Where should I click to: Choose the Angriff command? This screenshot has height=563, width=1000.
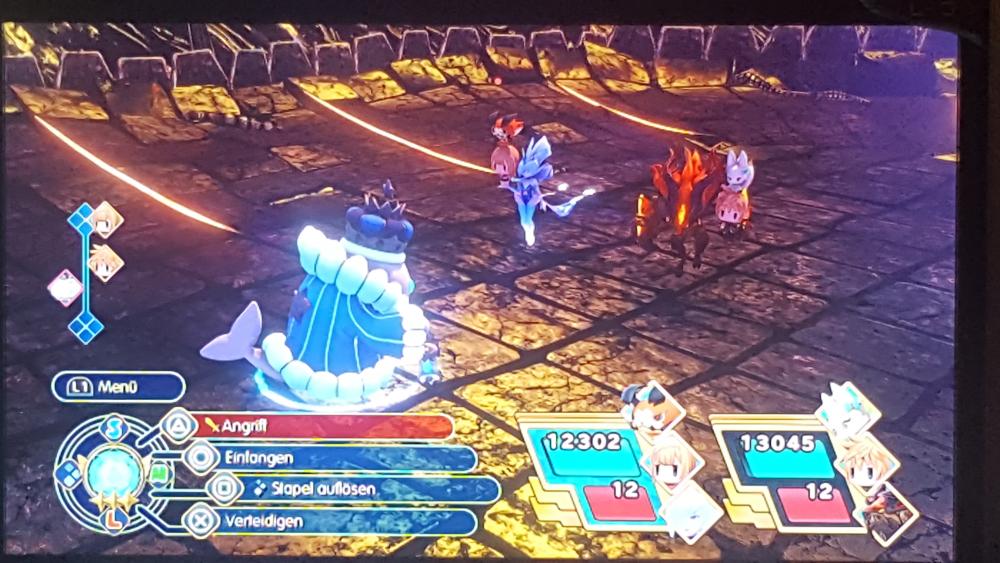pos(320,426)
